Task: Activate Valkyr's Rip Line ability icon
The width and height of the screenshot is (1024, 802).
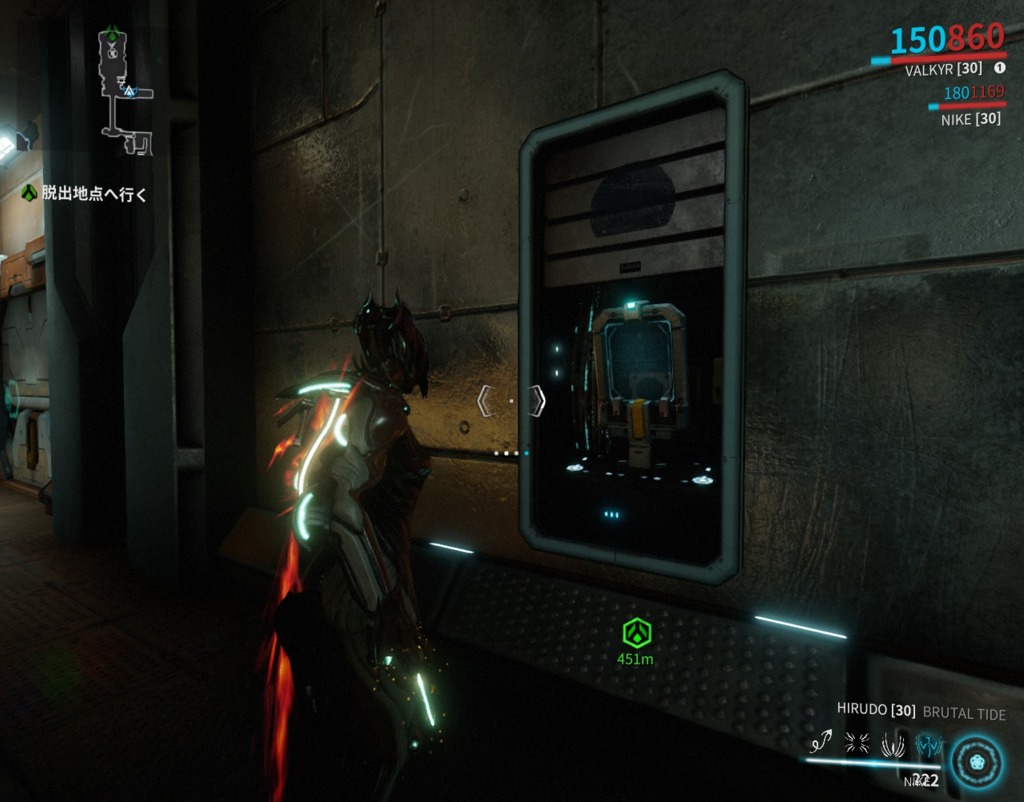Action: [824, 743]
